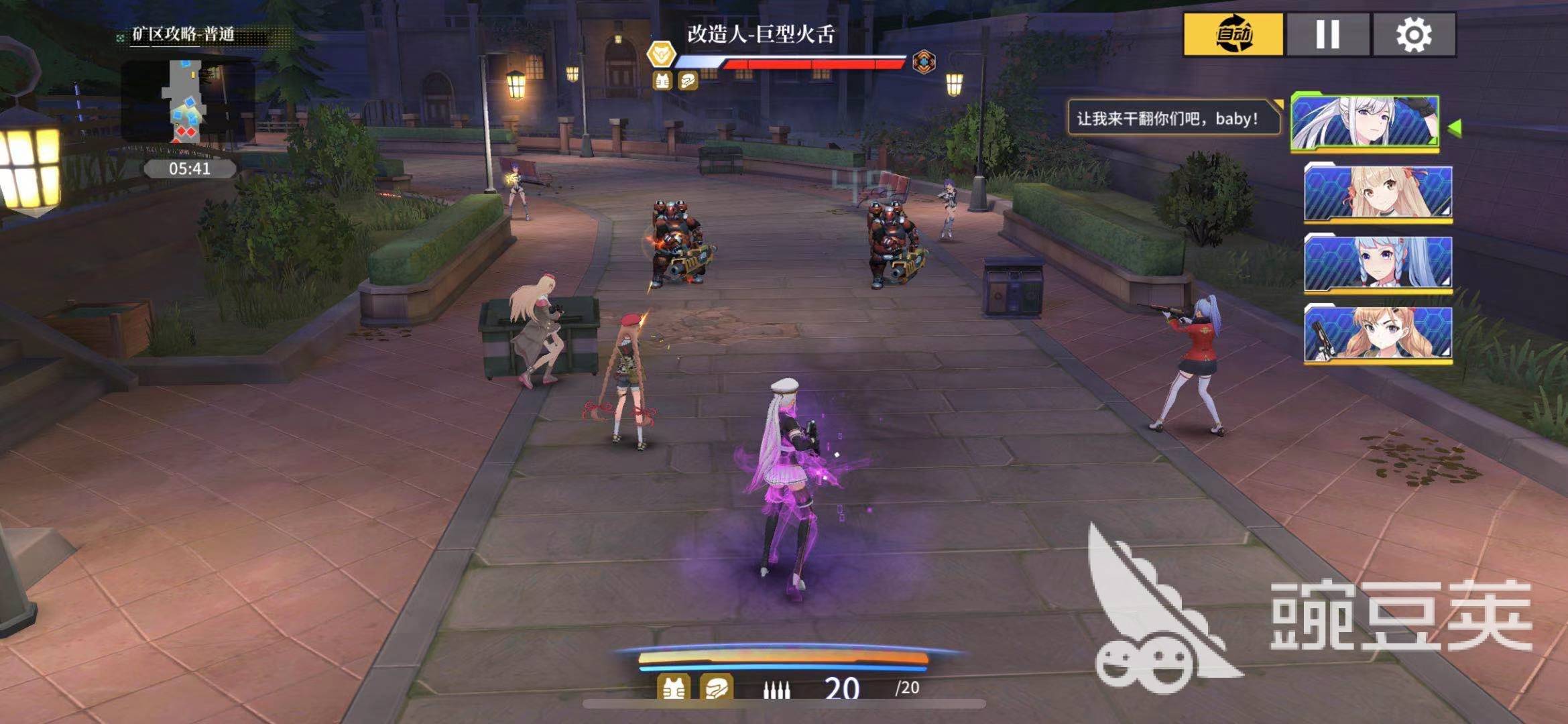Viewport: 1568px width, 724px height.
Task: Click the minimap in the corner
Action: (x=188, y=101)
